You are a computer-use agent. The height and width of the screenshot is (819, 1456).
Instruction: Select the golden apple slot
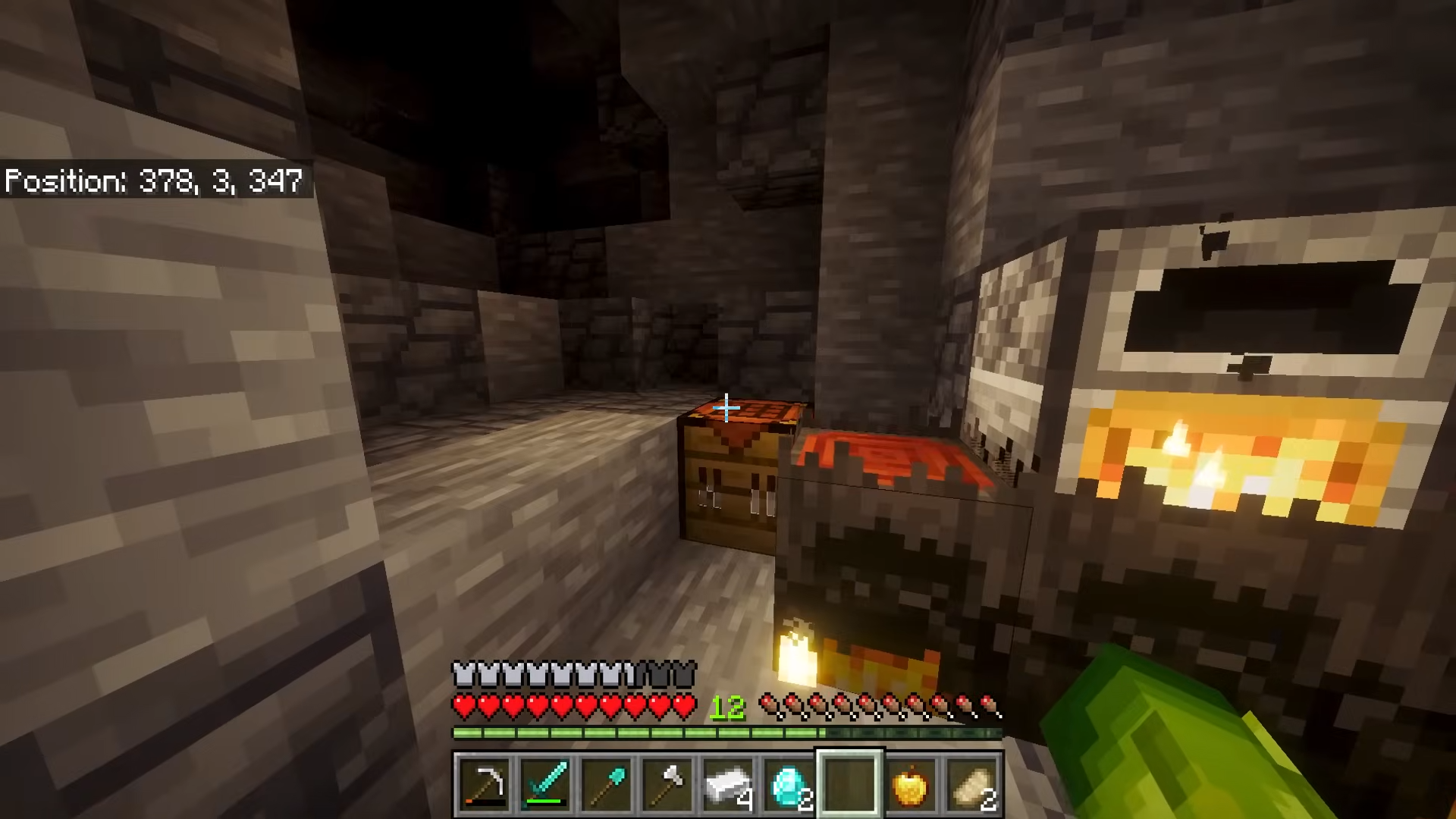[x=910, y=785]
